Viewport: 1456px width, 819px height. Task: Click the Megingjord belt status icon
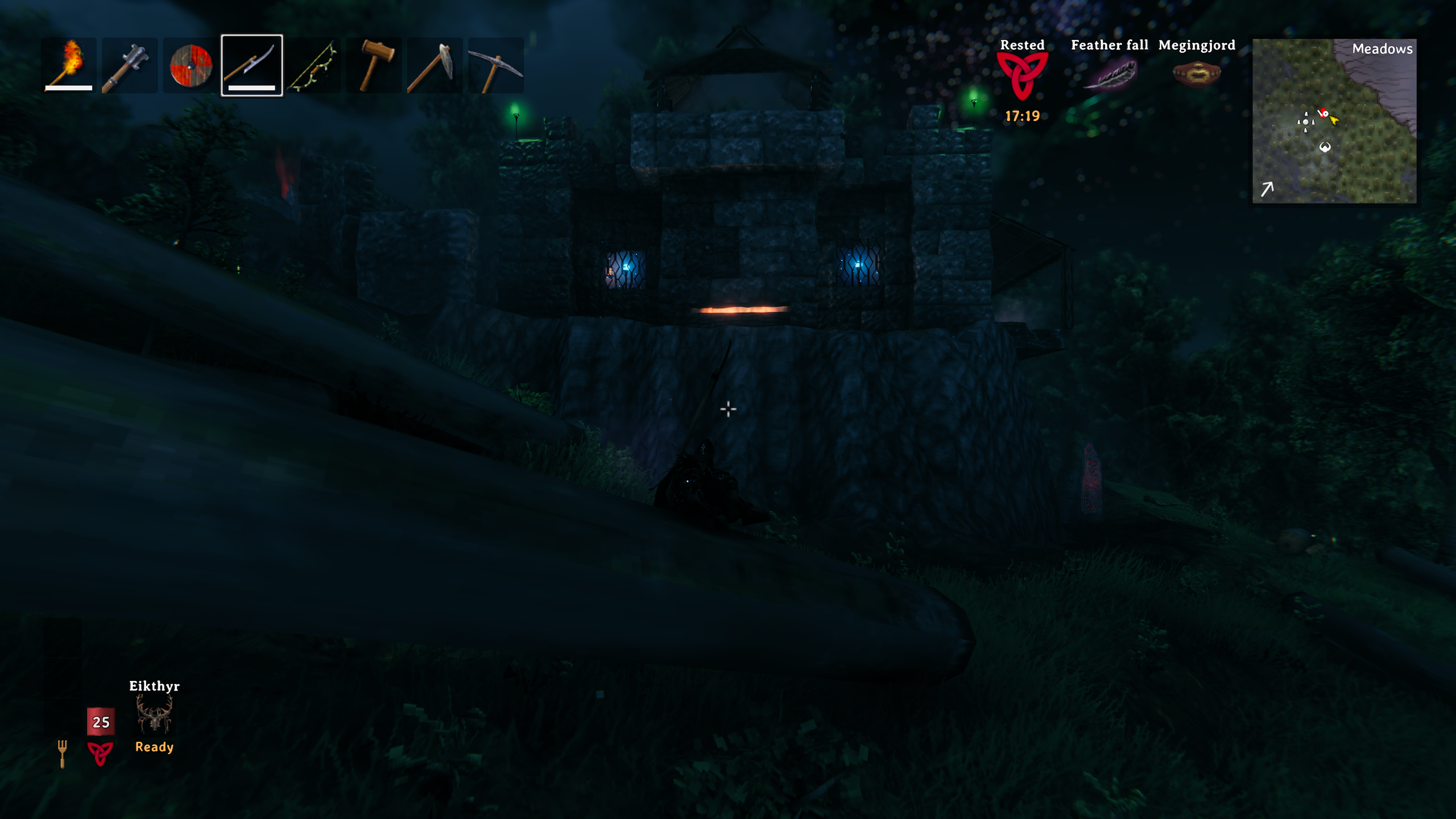tap(1197, 74)
